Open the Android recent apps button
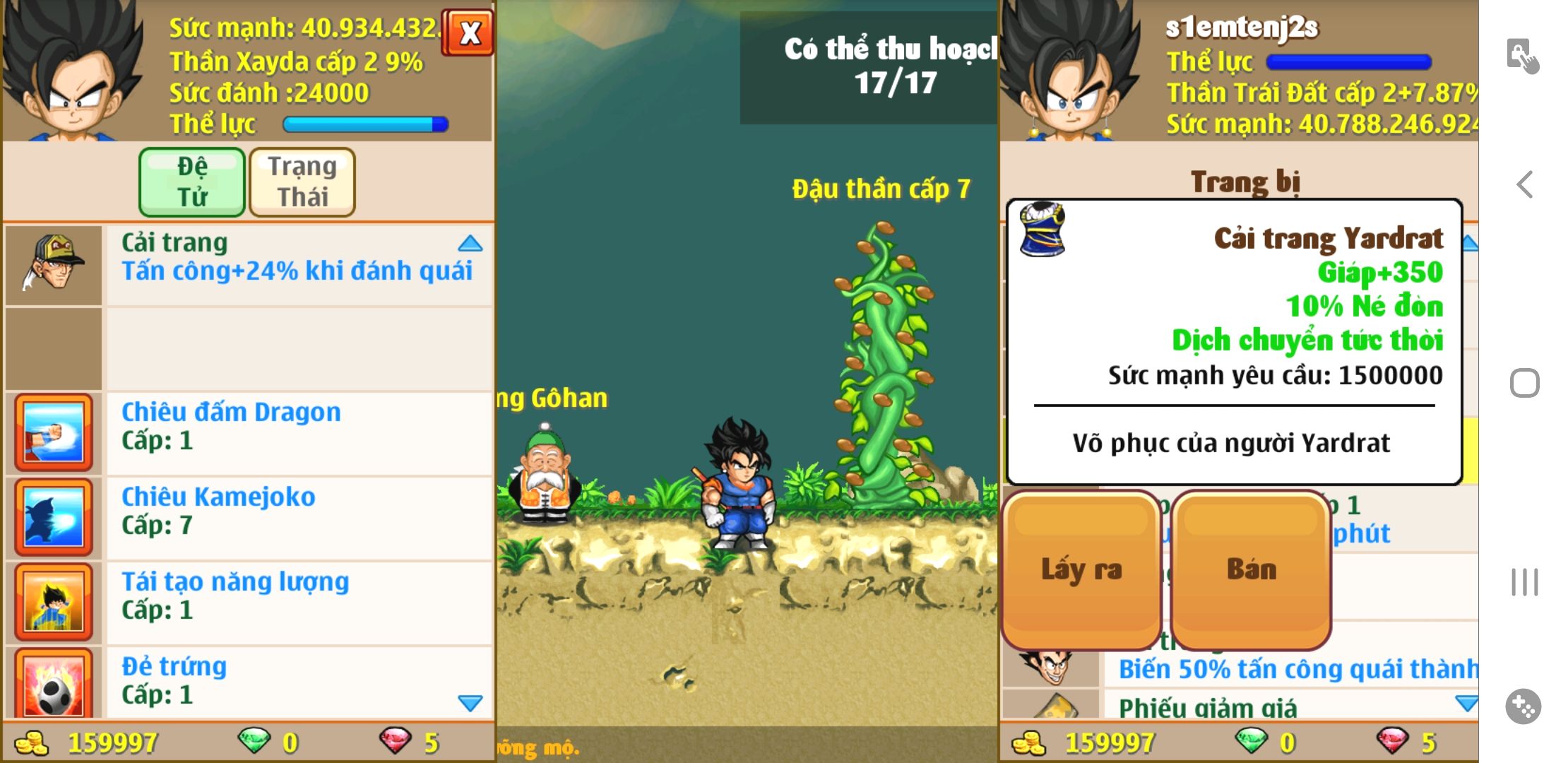This screenshot has width=1568, height=763. 1524,582
